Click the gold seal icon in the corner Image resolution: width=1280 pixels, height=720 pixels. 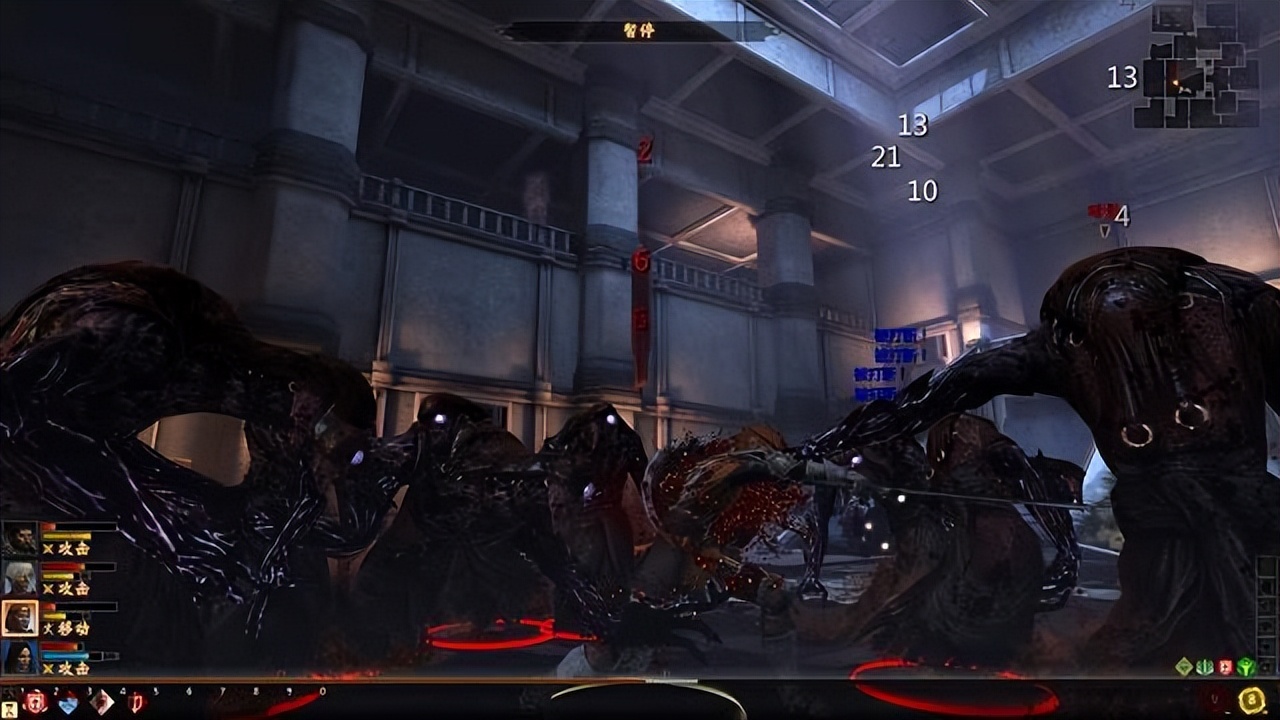(x=1251, y=701)
